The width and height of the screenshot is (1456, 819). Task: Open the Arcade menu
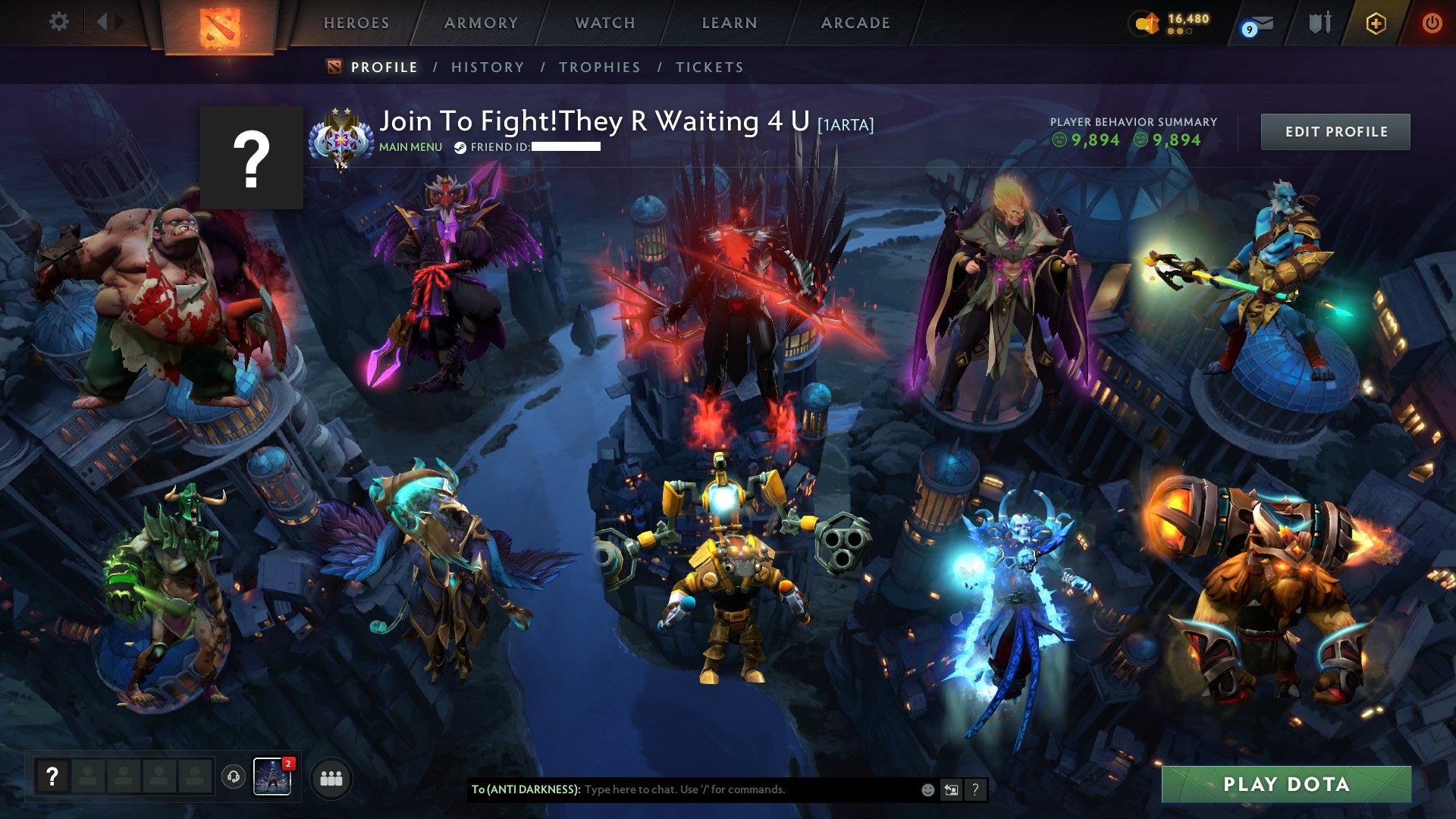click(x=855, y=23)
